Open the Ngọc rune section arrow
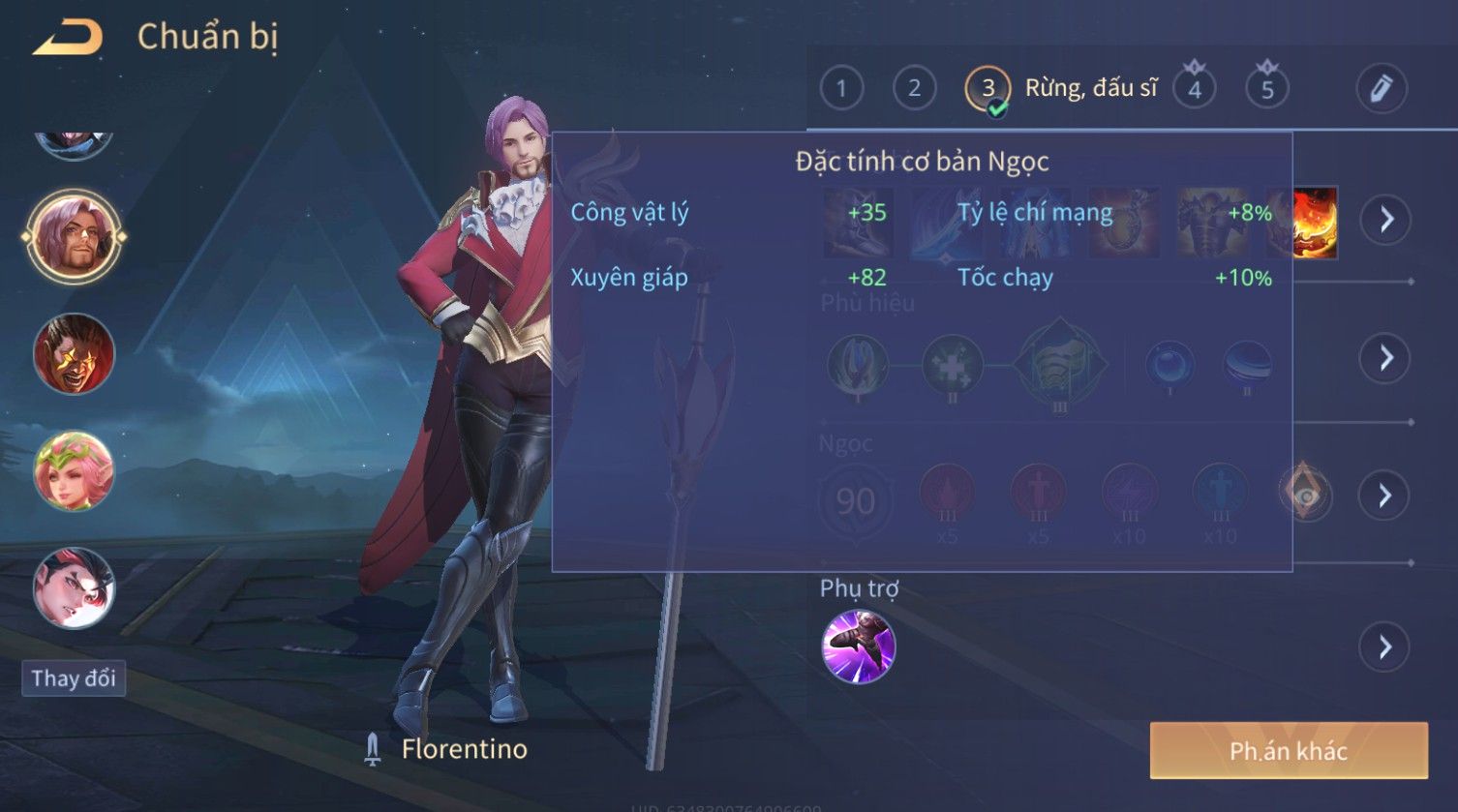Screen dimensions: 1458x812 (1385, 496)
